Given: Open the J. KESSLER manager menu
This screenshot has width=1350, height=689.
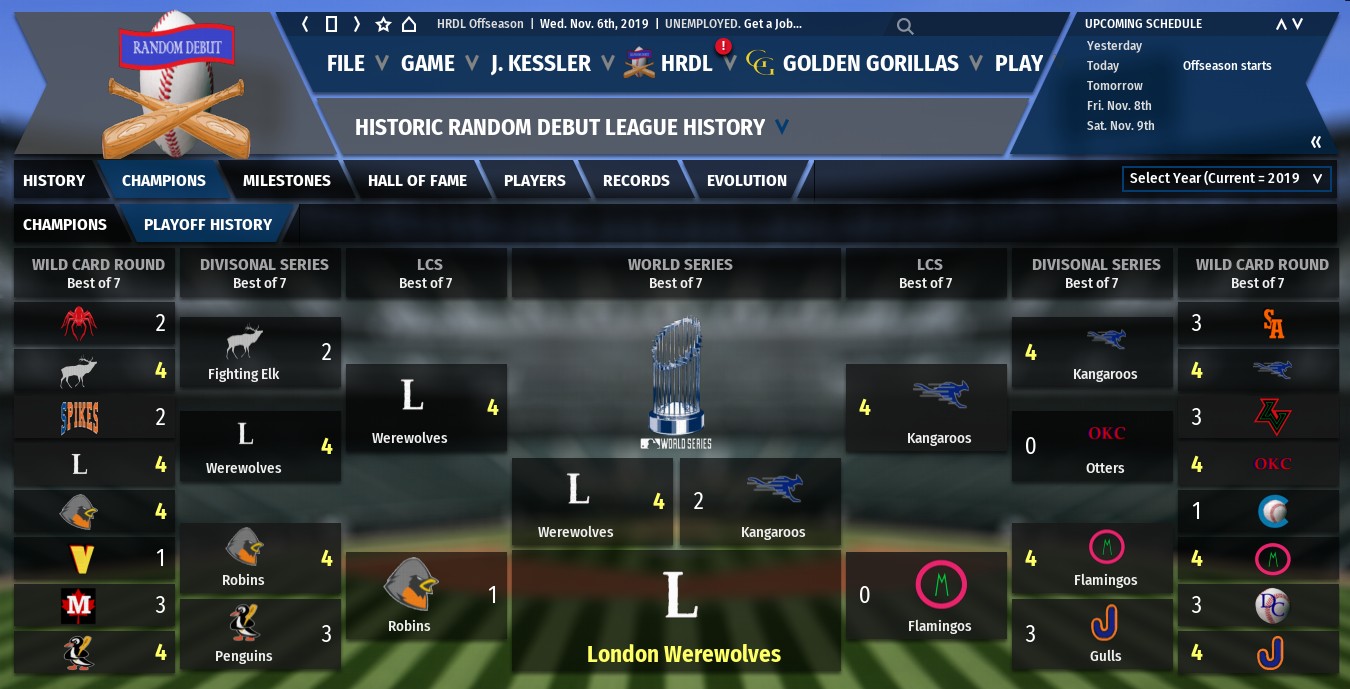Looking at the screenshot, I should tap(541, 63).
